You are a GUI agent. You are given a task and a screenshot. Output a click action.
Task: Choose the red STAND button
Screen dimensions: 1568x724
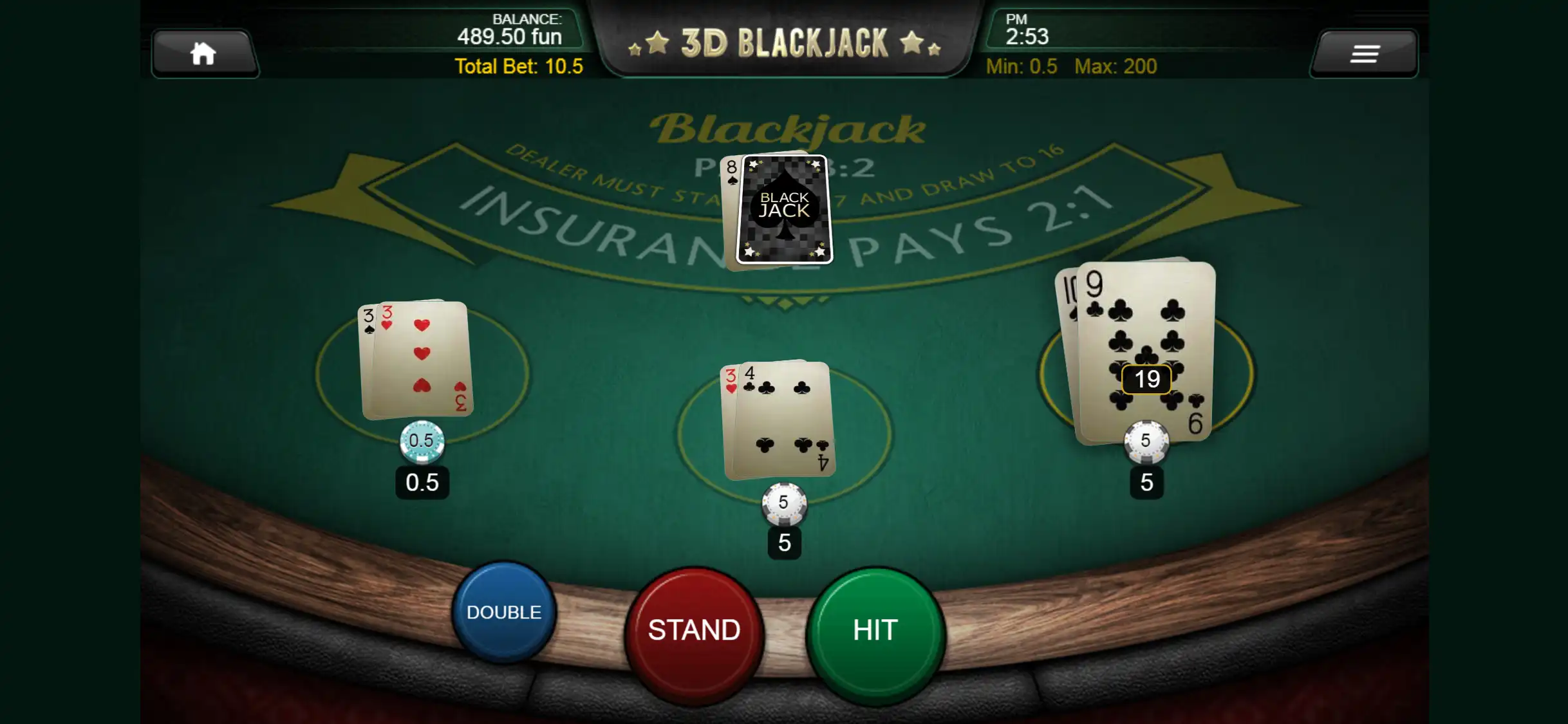coord(694,631)
